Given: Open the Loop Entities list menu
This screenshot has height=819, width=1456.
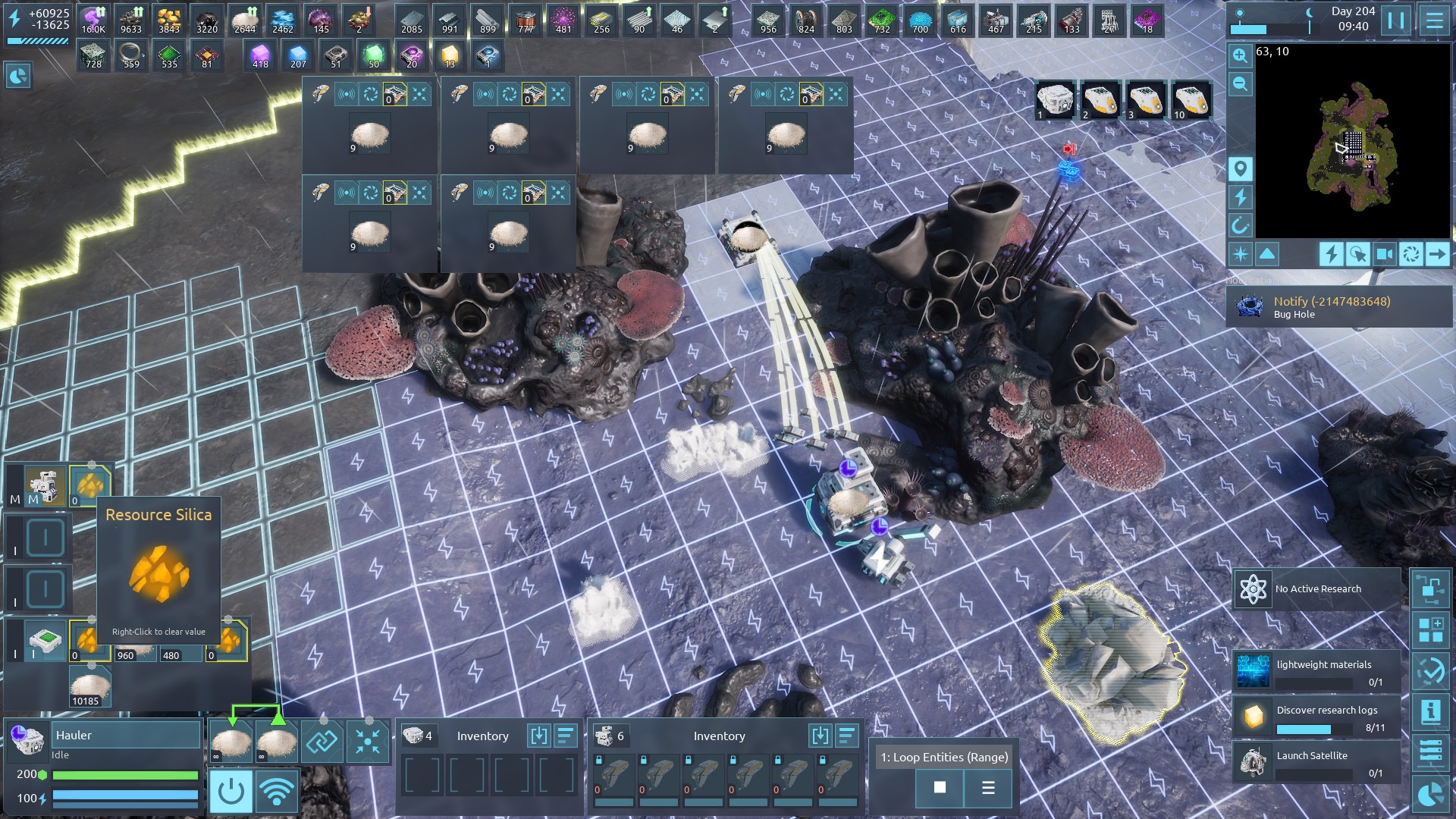Looking at the screenshot, I should point(988,787).
